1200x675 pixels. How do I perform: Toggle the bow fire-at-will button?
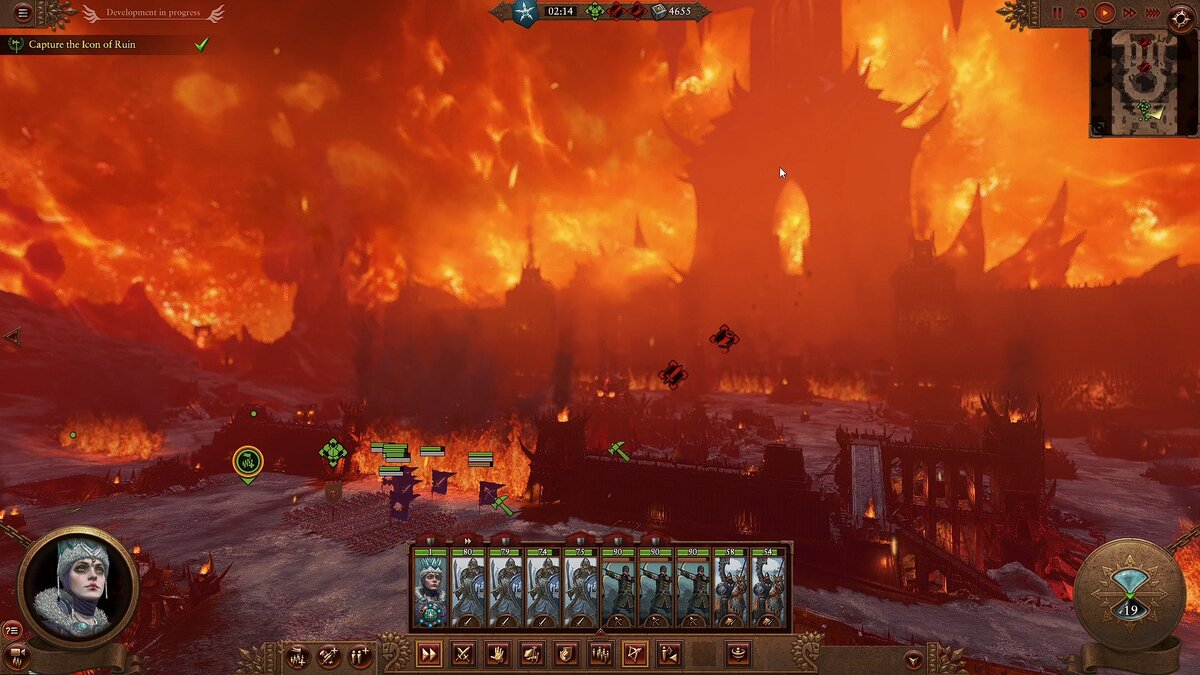click(x=634, y=655)
